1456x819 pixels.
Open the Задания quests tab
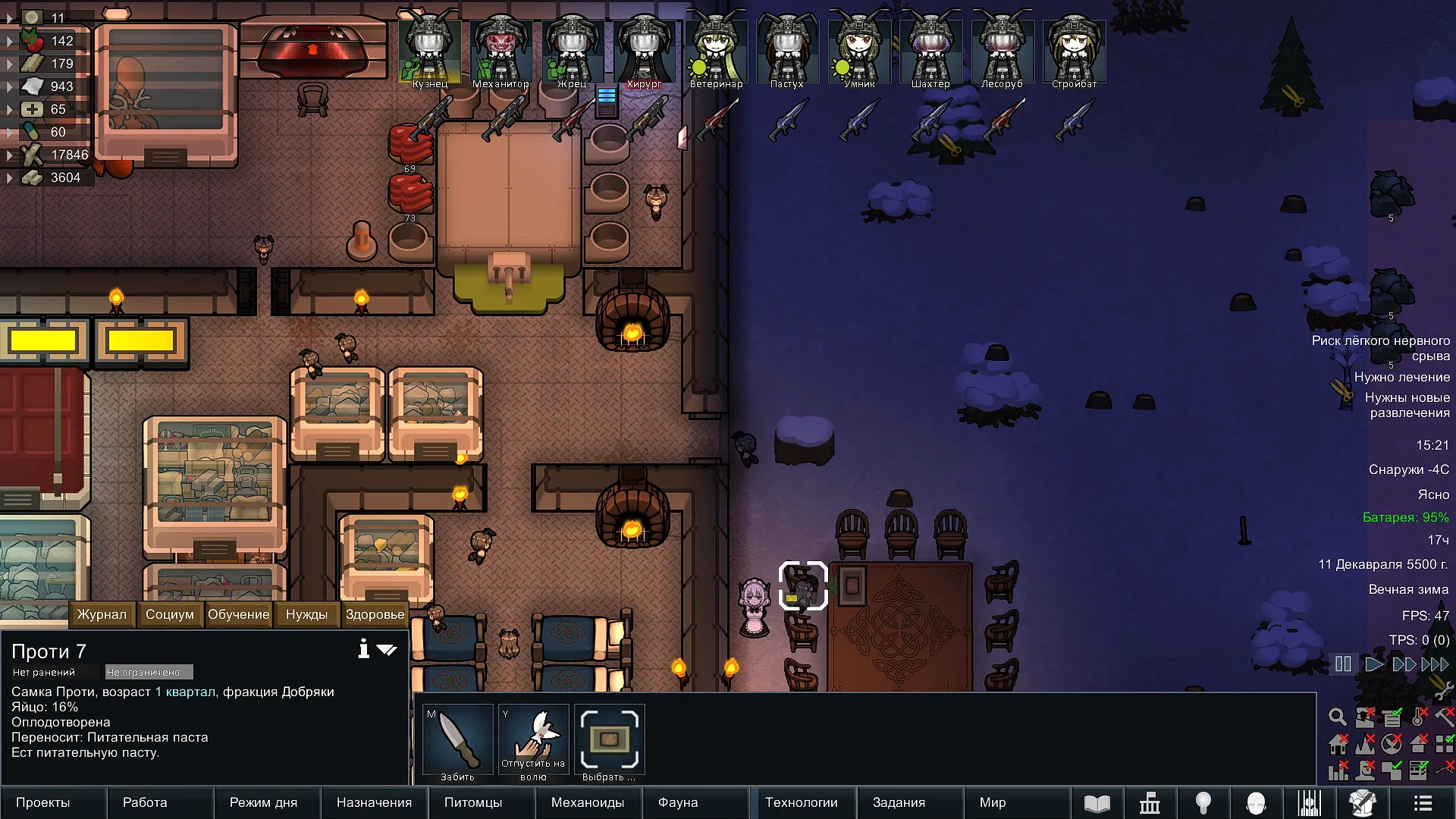[899, 802]
